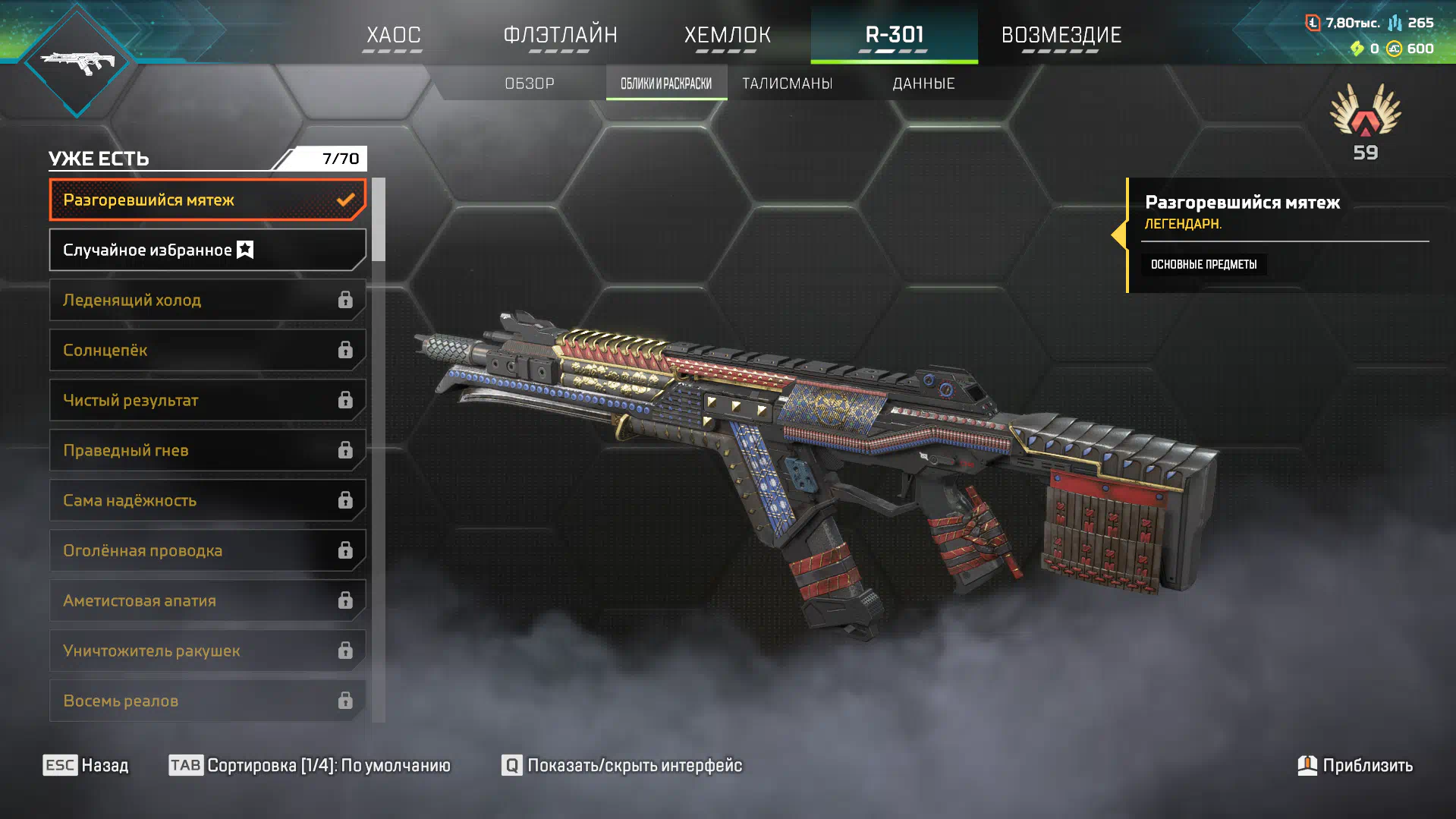This screenshot has width=1456, height=819.
Task: Select the ХЕМЛОК weapon tab
Action: (x=727, y=35)
